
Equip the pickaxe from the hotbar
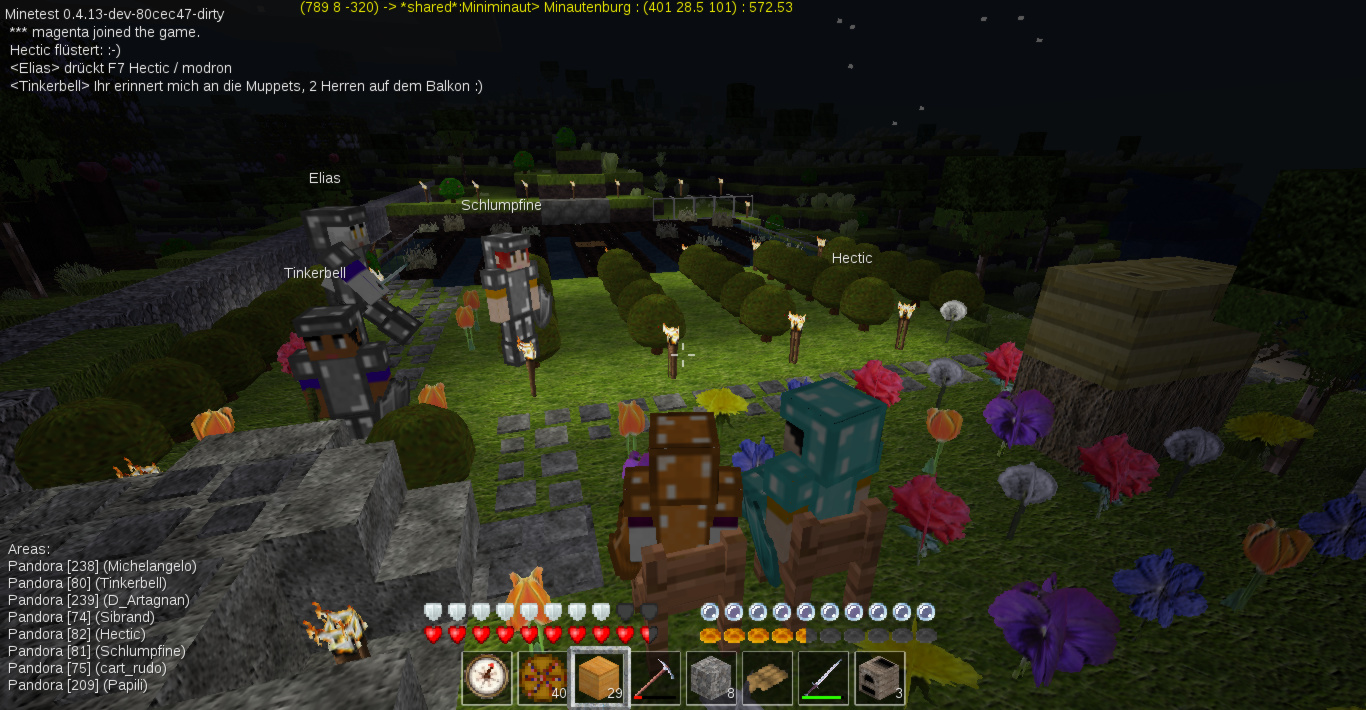[x=656, y=678]
